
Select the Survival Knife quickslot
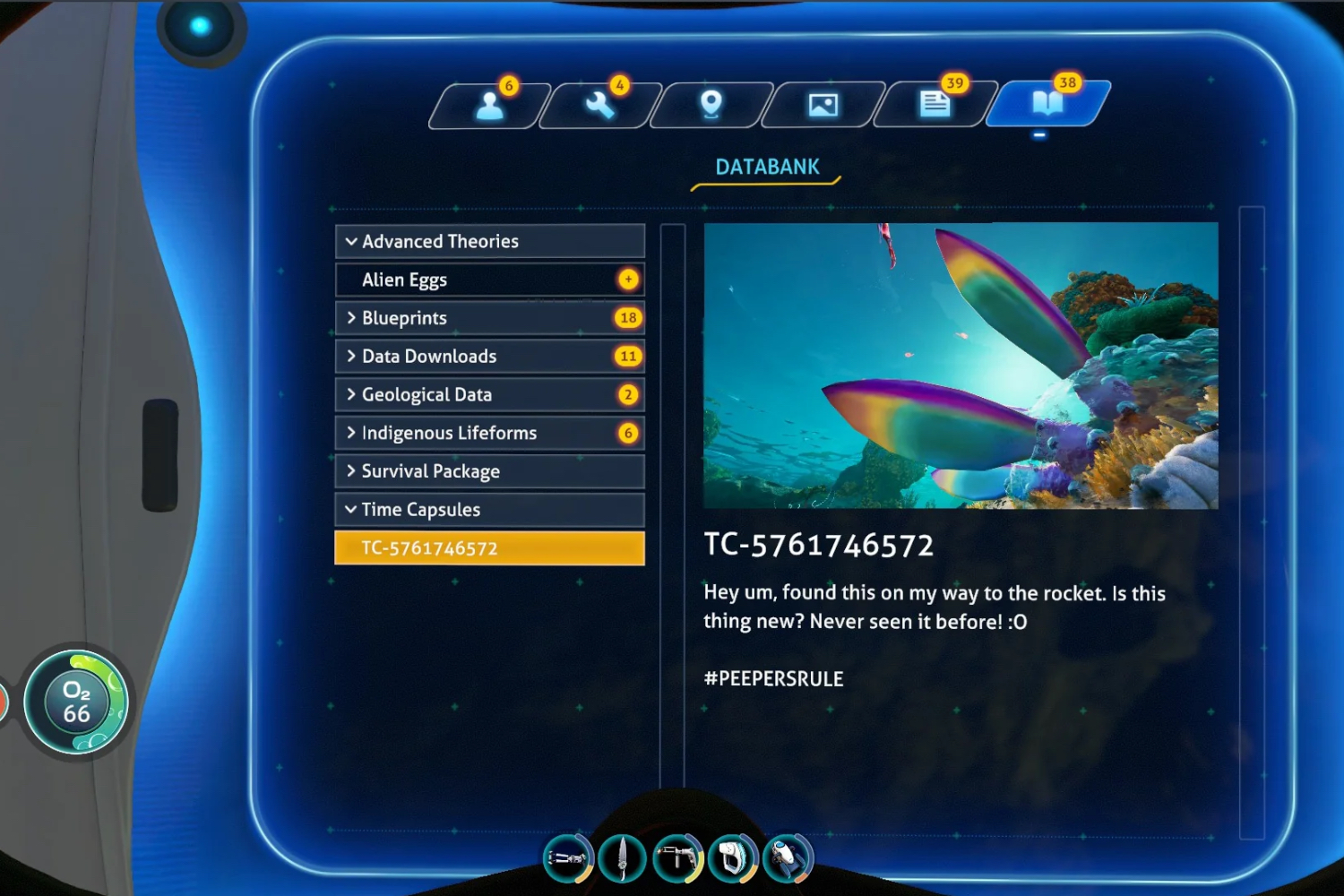(x=623, y=857)
